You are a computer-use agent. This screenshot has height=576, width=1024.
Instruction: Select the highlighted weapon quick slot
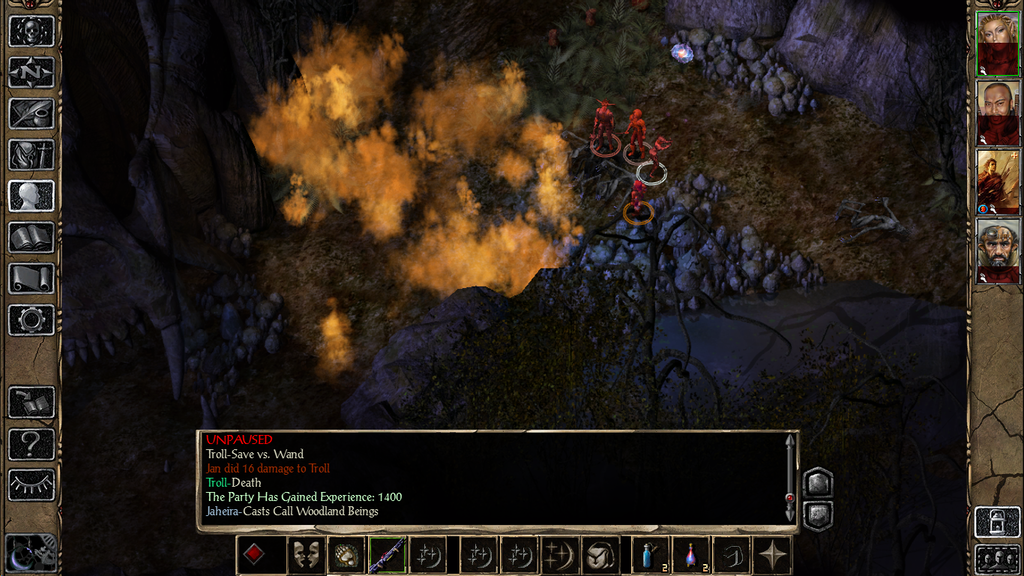387,555
